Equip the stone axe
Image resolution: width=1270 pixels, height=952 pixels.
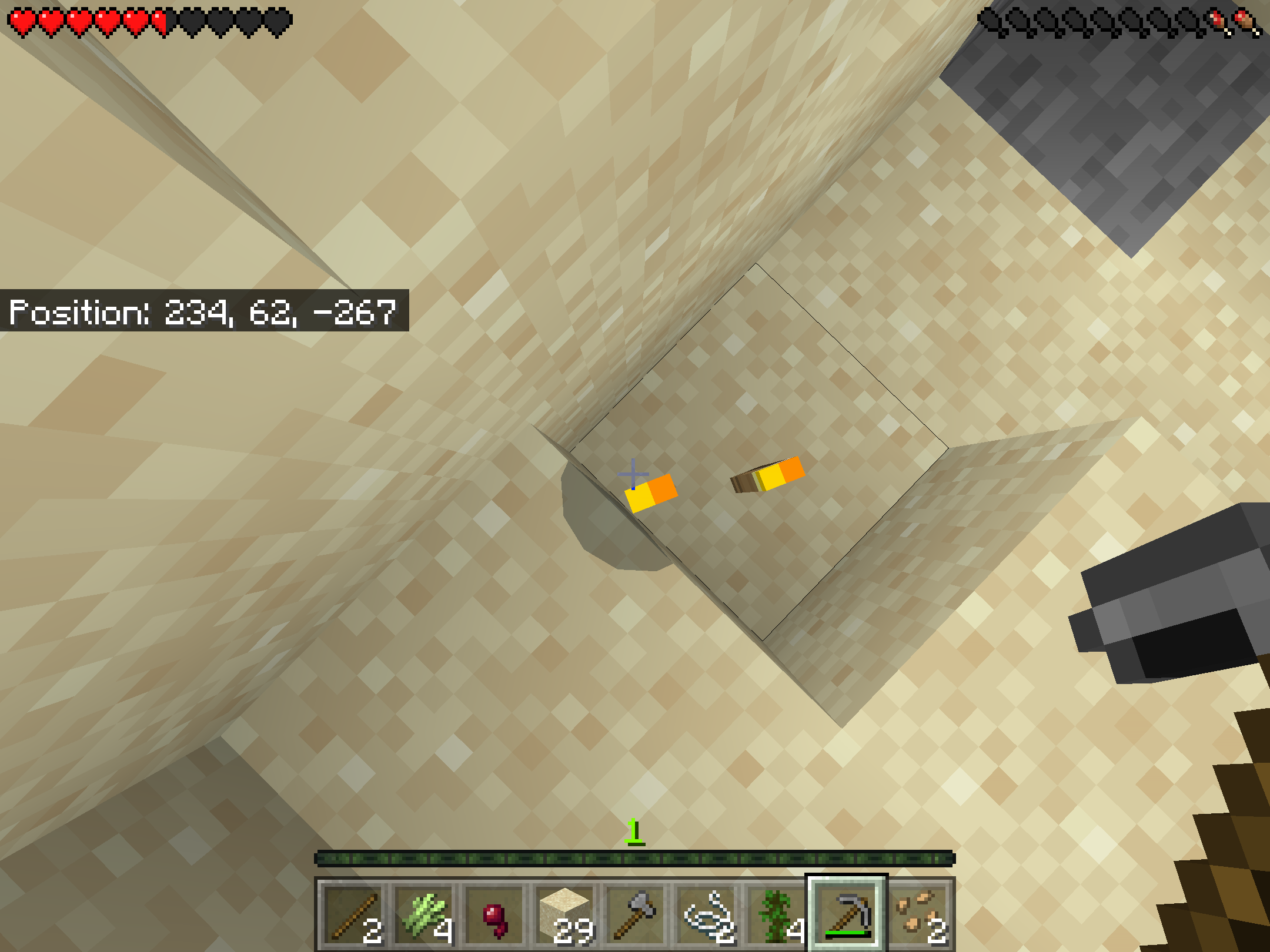coord(635,914)
